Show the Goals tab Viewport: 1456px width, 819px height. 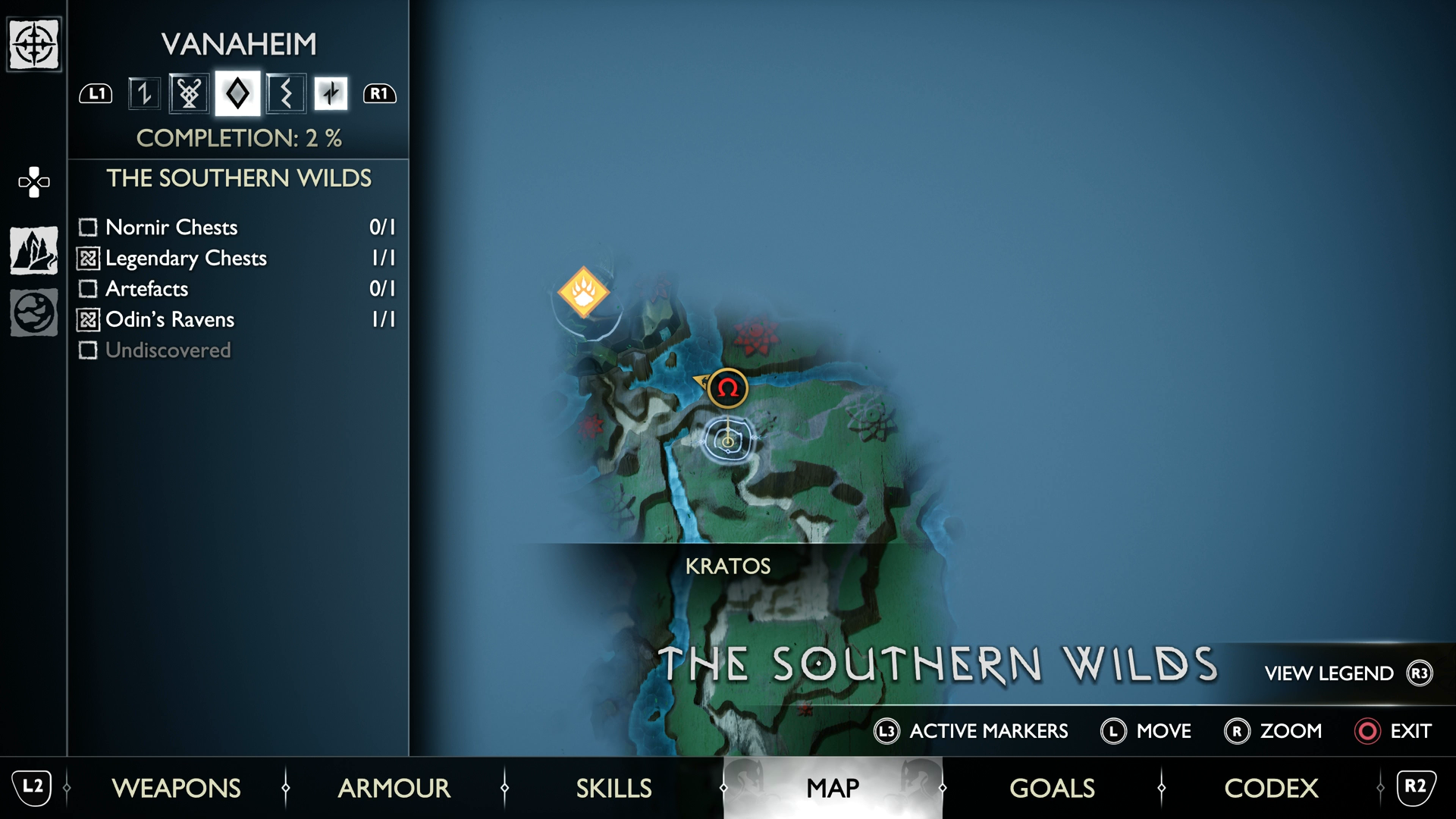tap(1052, 788)
